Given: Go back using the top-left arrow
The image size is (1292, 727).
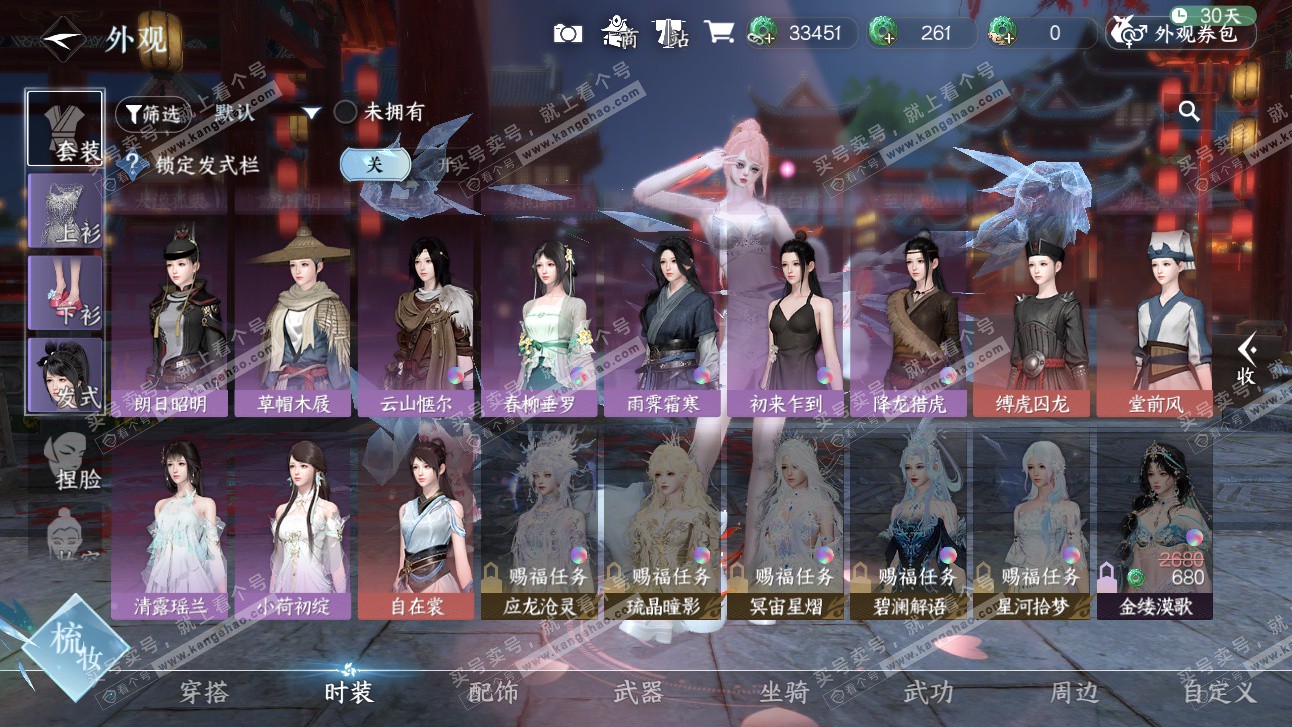Looking at the screenshot, I should coord(64,40).
